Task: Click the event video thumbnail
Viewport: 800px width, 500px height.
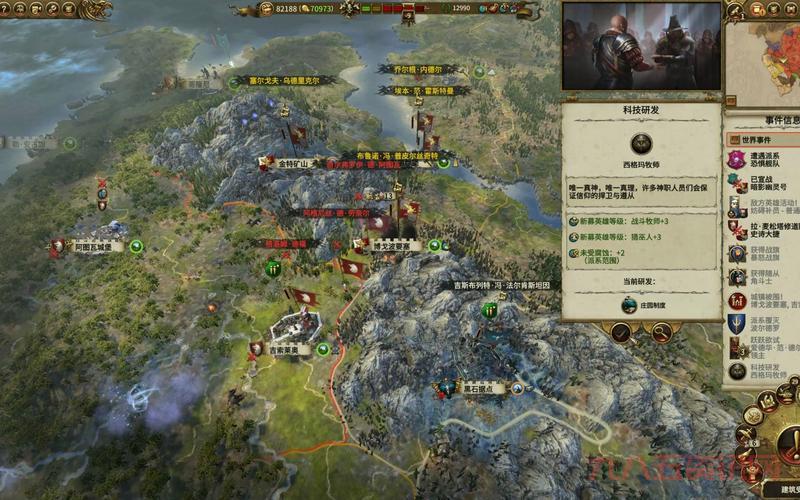Action: pos(640,46)
